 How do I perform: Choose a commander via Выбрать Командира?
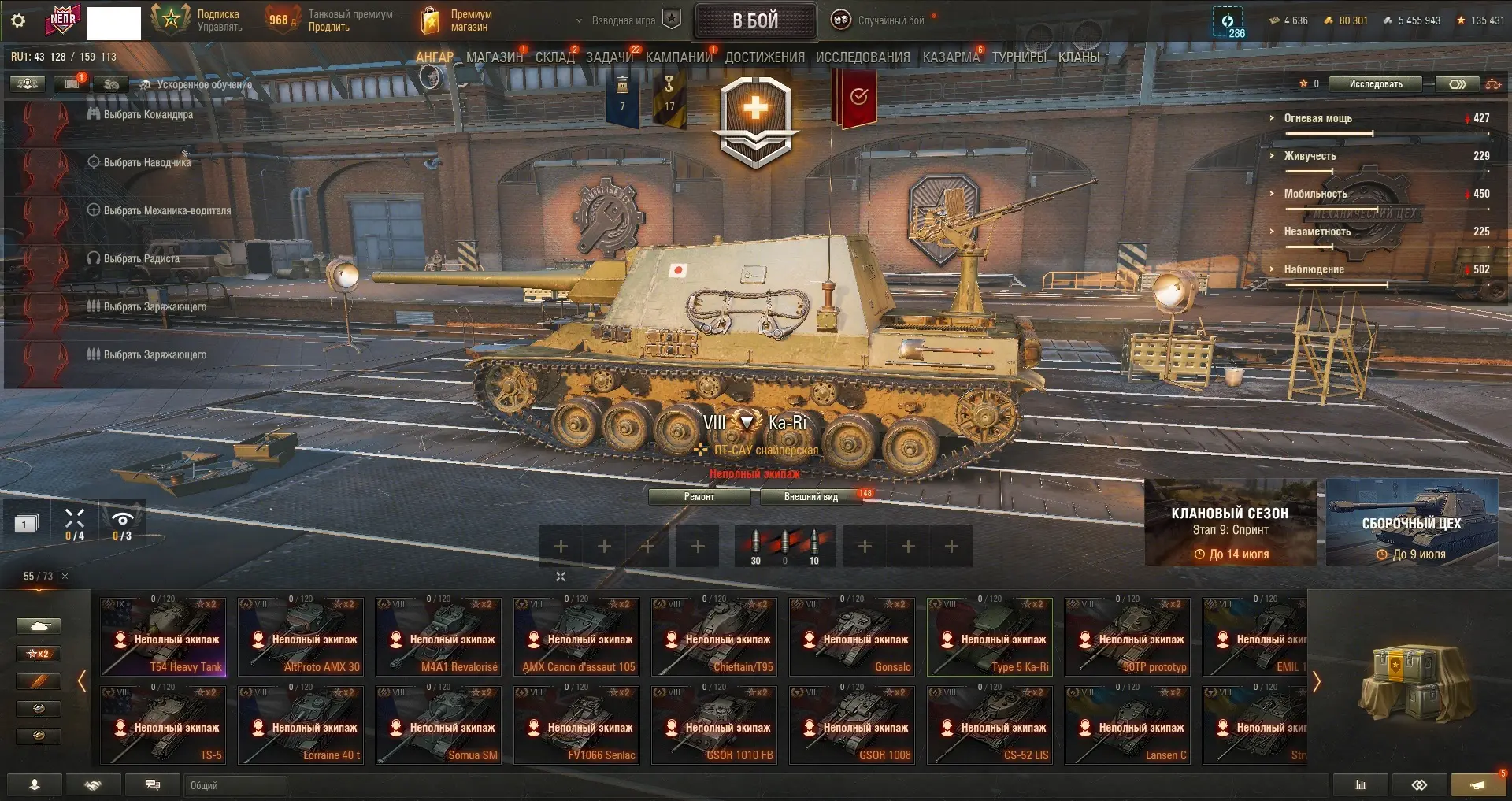(148, 115)
